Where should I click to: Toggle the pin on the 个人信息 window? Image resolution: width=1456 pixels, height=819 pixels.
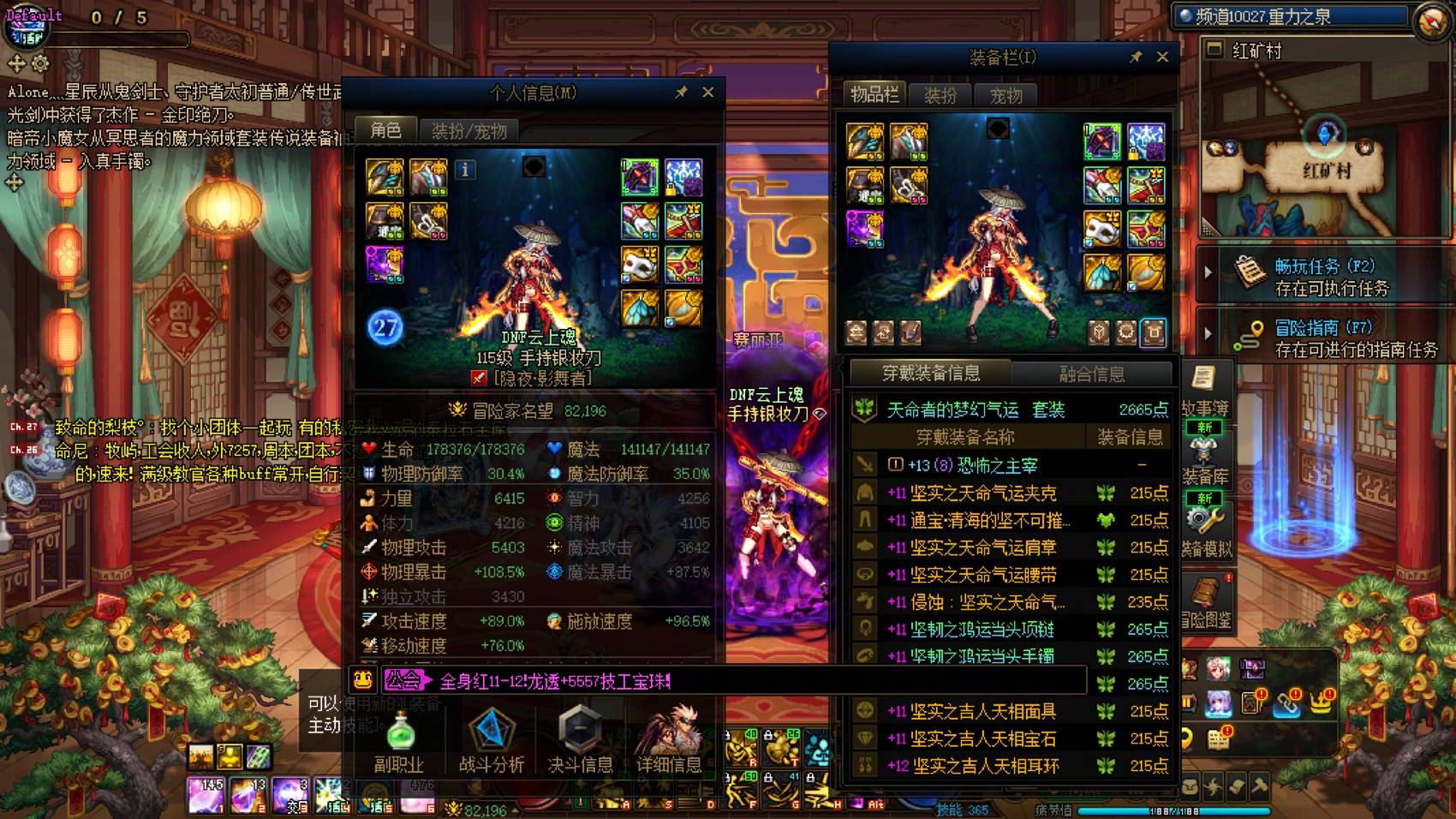[x=683, y=93]
